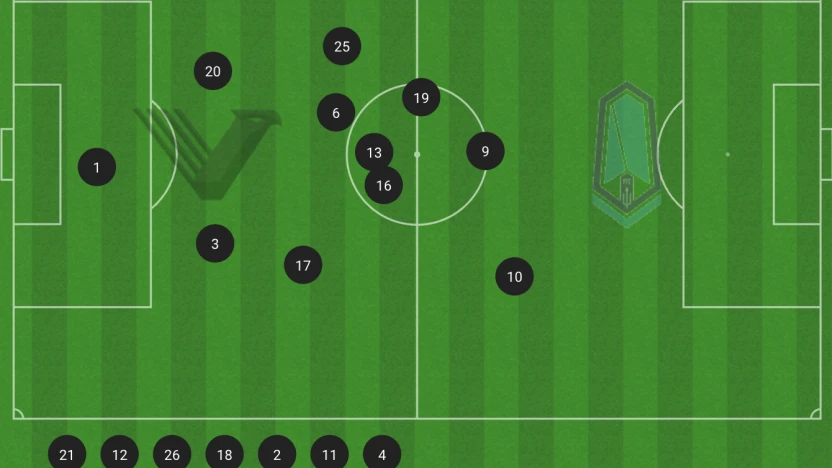Select player number 17 token
The width and height of the screenshot is (832, 468).
pos(303,265)
